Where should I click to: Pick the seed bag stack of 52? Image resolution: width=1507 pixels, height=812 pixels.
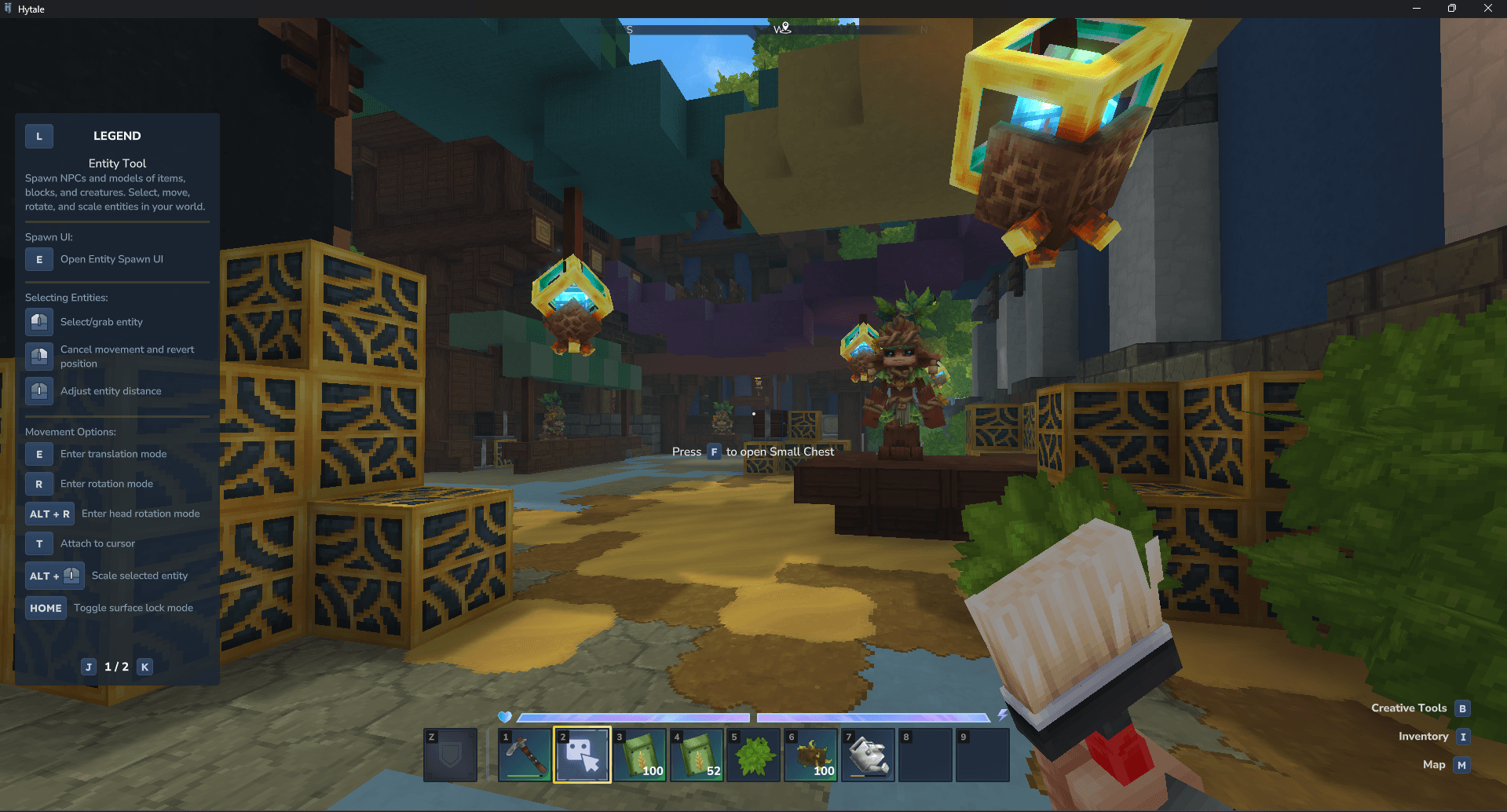tap(697, 755)
